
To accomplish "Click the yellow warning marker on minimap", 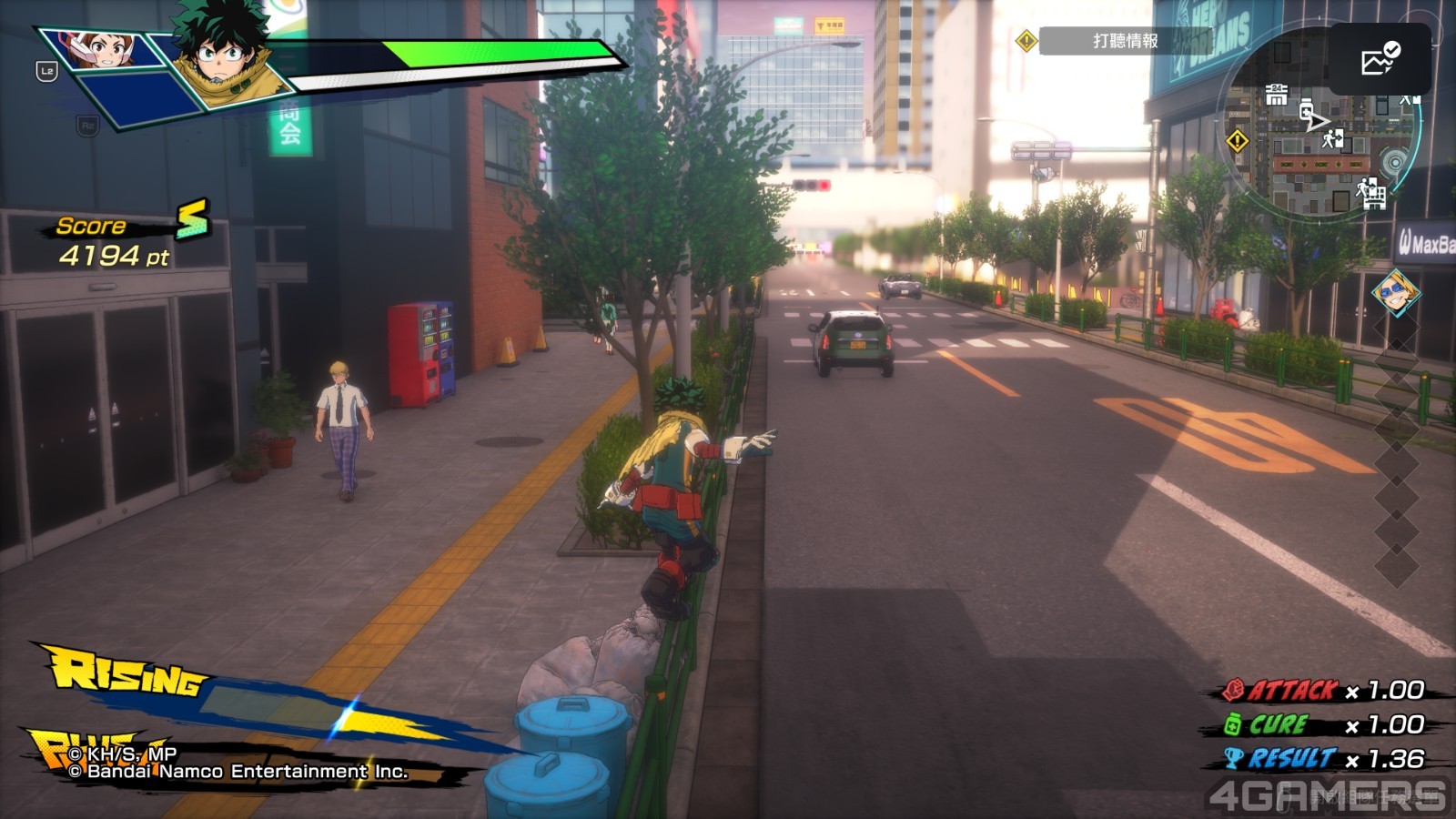I will [x=1238, y=141].
